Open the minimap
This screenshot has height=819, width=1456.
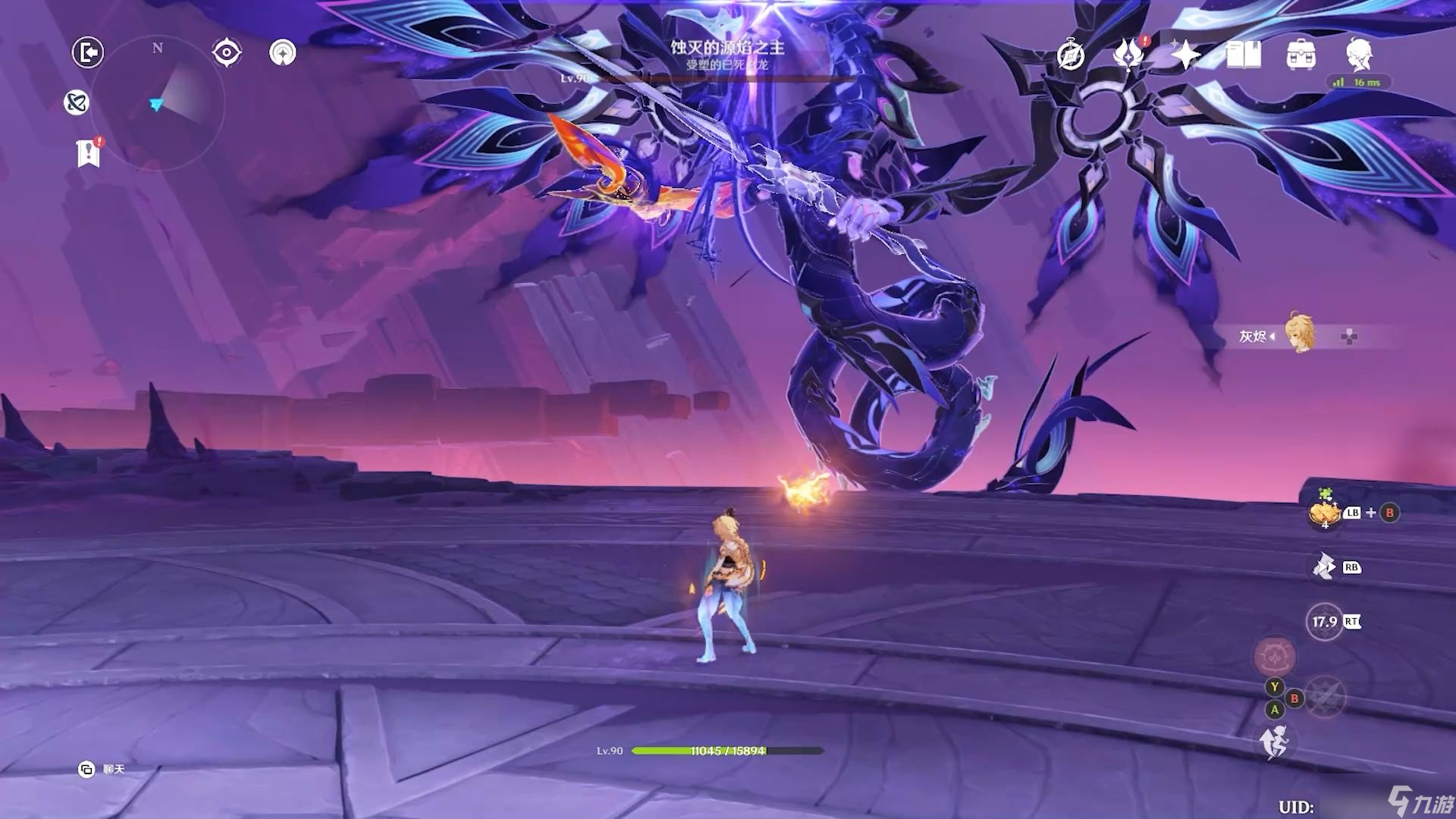pyautogui.click(x=158, y=102)
